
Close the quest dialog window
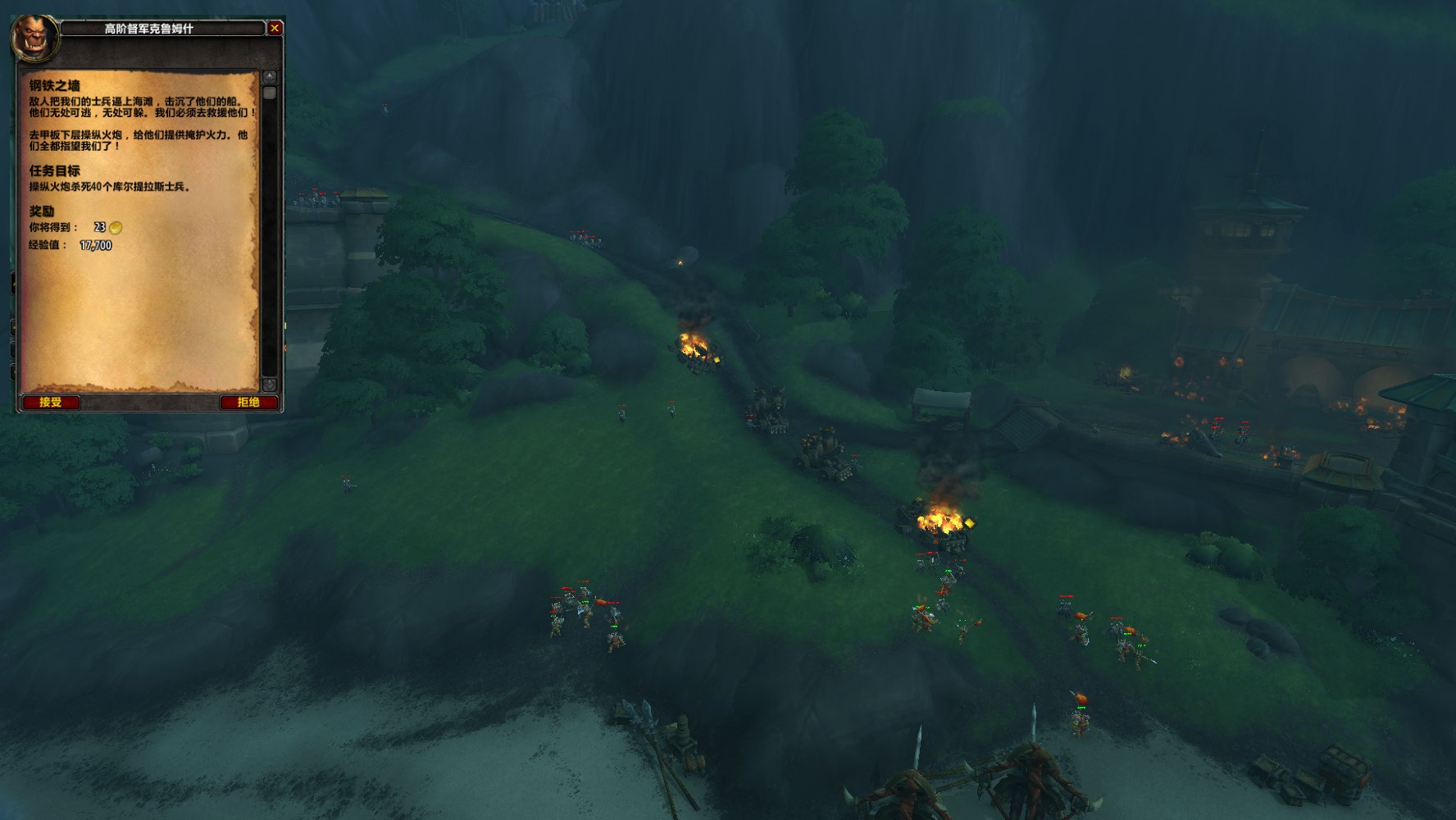tap(275, 28)
